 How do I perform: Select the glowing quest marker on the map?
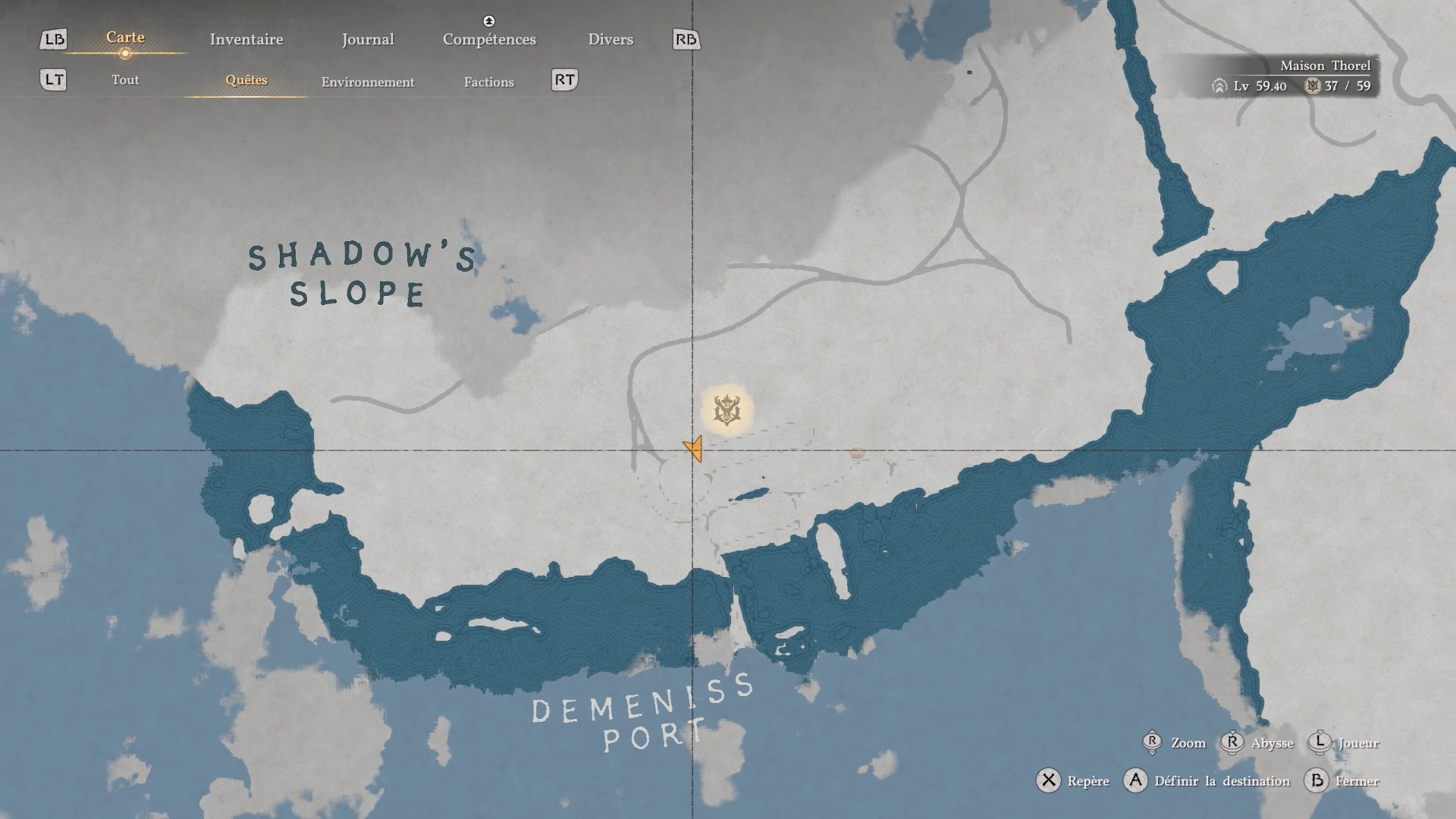point(726,410)
